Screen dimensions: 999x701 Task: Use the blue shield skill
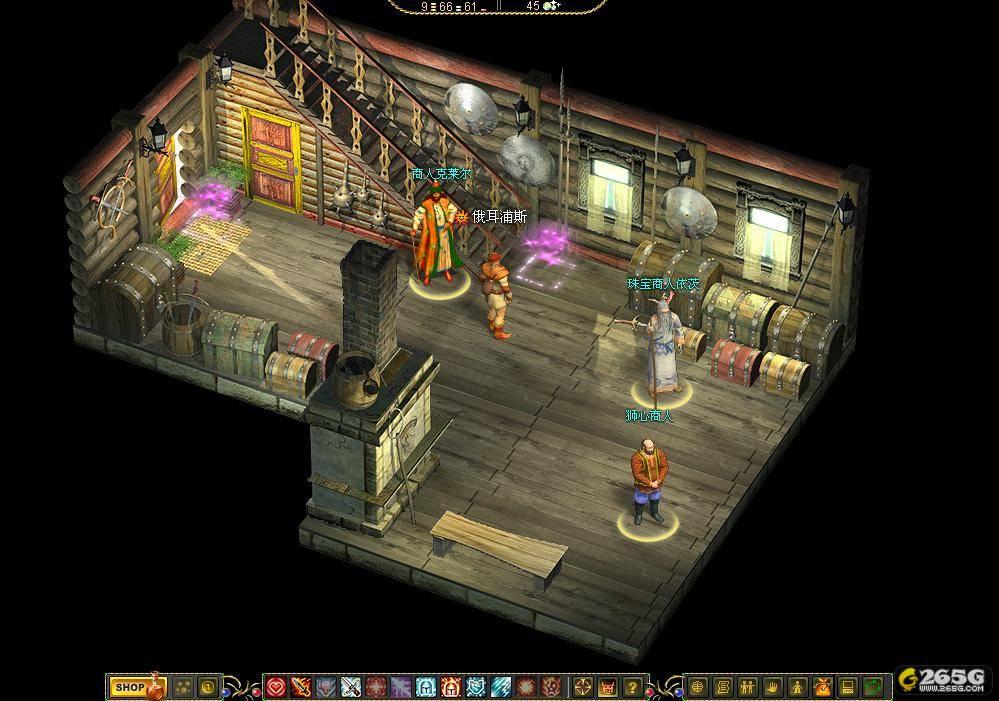(476, 687)
